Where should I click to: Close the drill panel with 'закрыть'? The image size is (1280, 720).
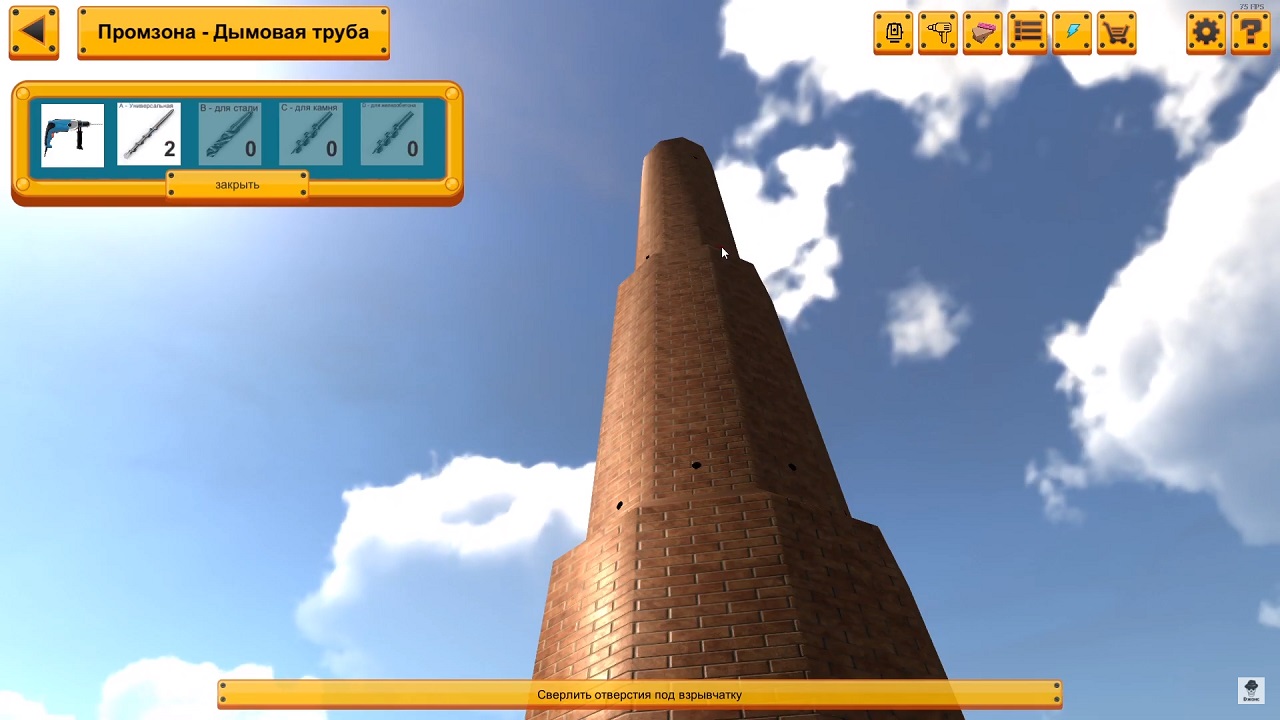(237, 185)
